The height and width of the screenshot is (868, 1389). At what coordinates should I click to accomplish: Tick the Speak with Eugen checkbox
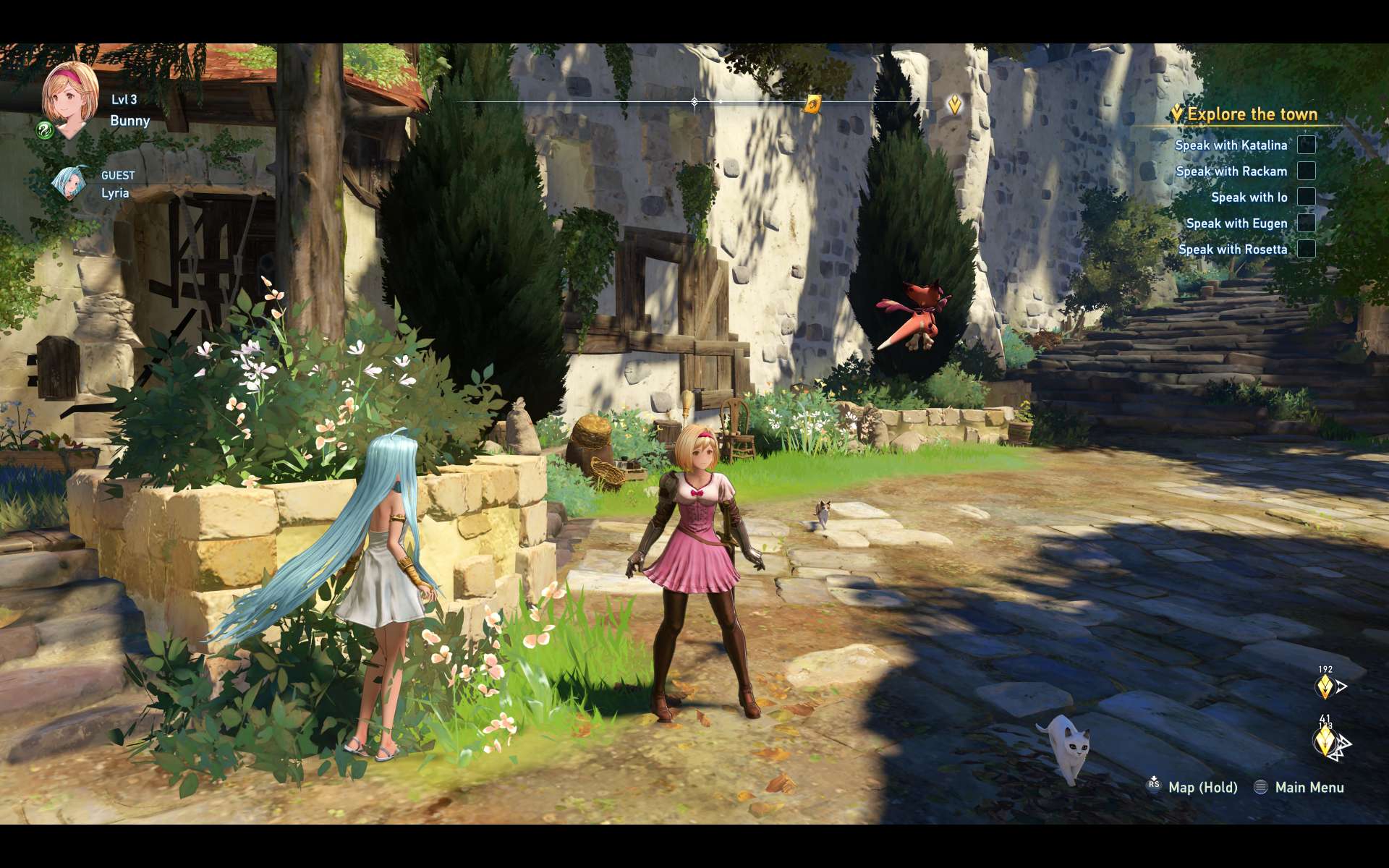point(1306,223)
